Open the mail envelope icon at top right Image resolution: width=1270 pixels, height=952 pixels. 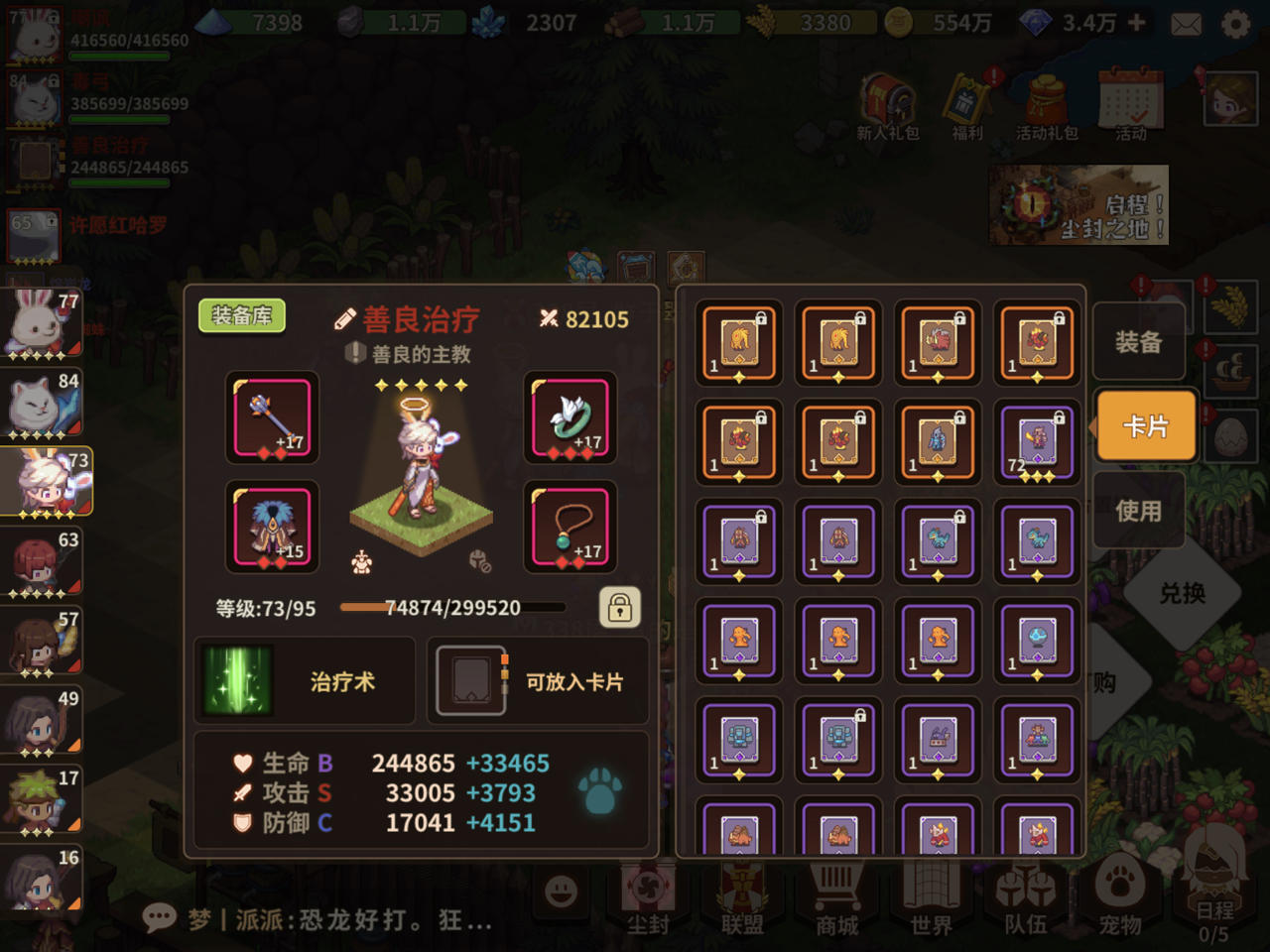pos(1187,22)
